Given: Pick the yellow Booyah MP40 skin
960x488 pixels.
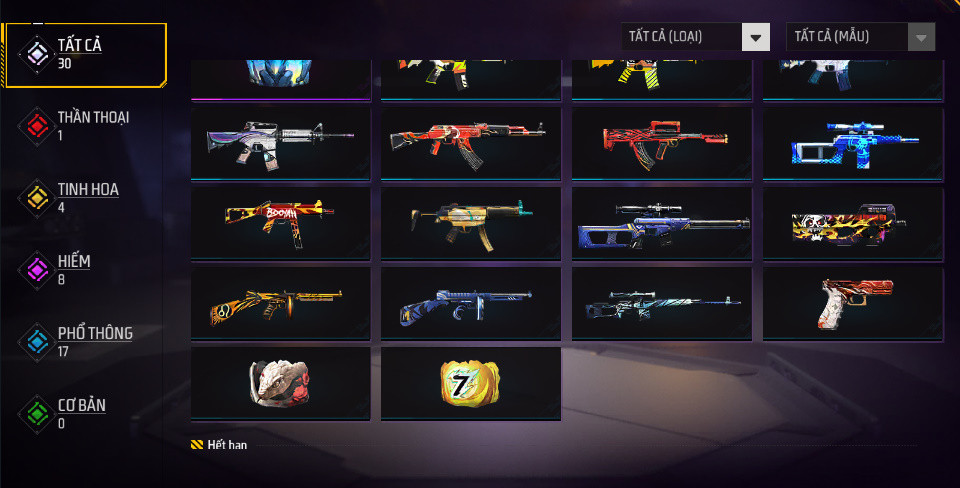Looking at the screenshot, I should click(x=280, y=223).
